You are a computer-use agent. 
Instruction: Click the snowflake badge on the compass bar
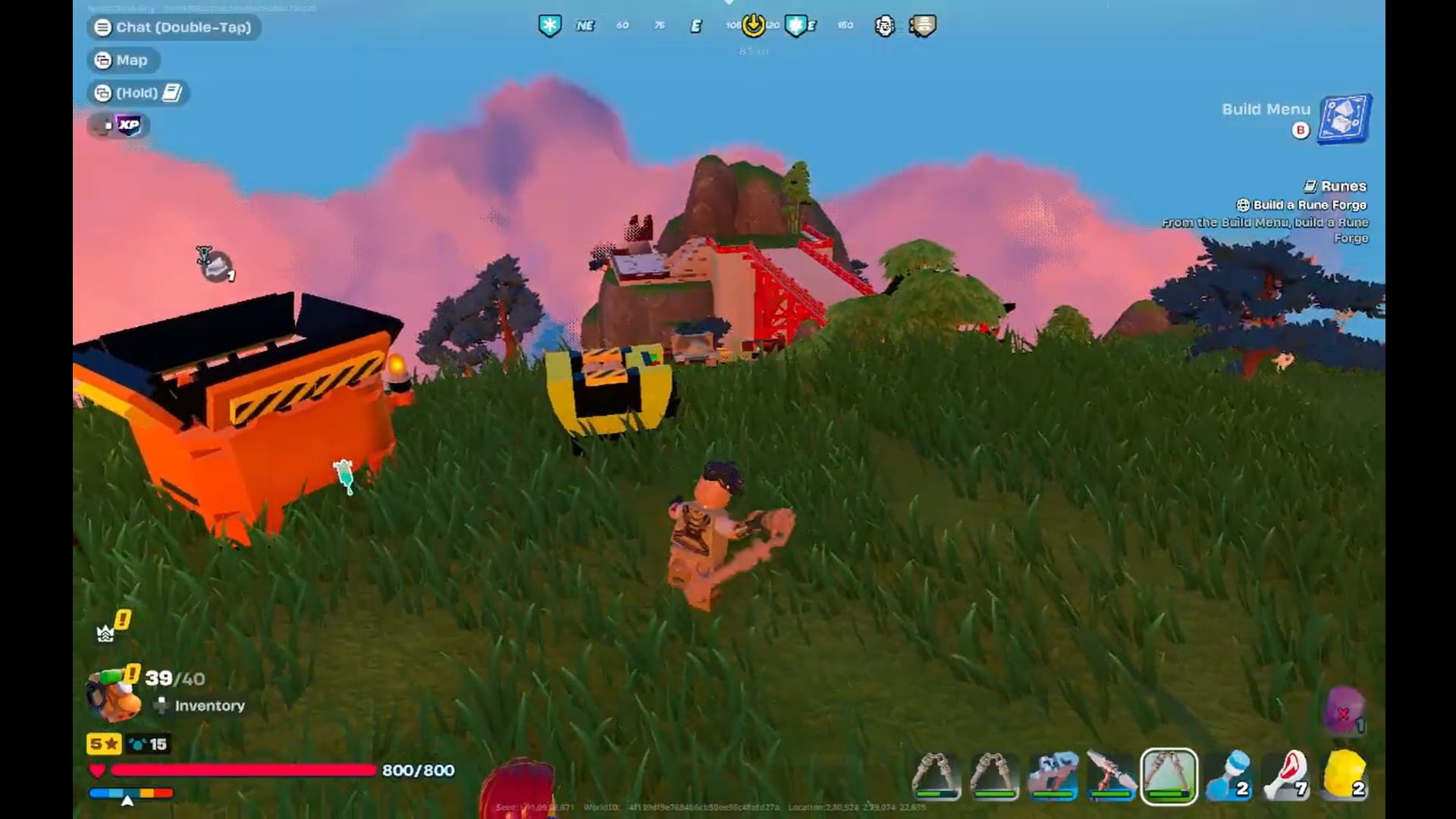pos(549,24)
